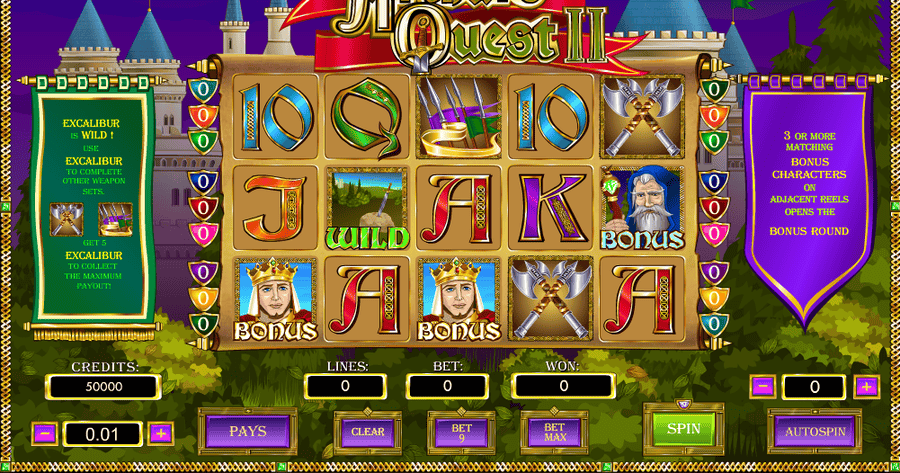Image resolution: width=900 pixels, height=473 pixels.
Task: Raise the autospin count with the plus button
Action: (x=866, y=386)
